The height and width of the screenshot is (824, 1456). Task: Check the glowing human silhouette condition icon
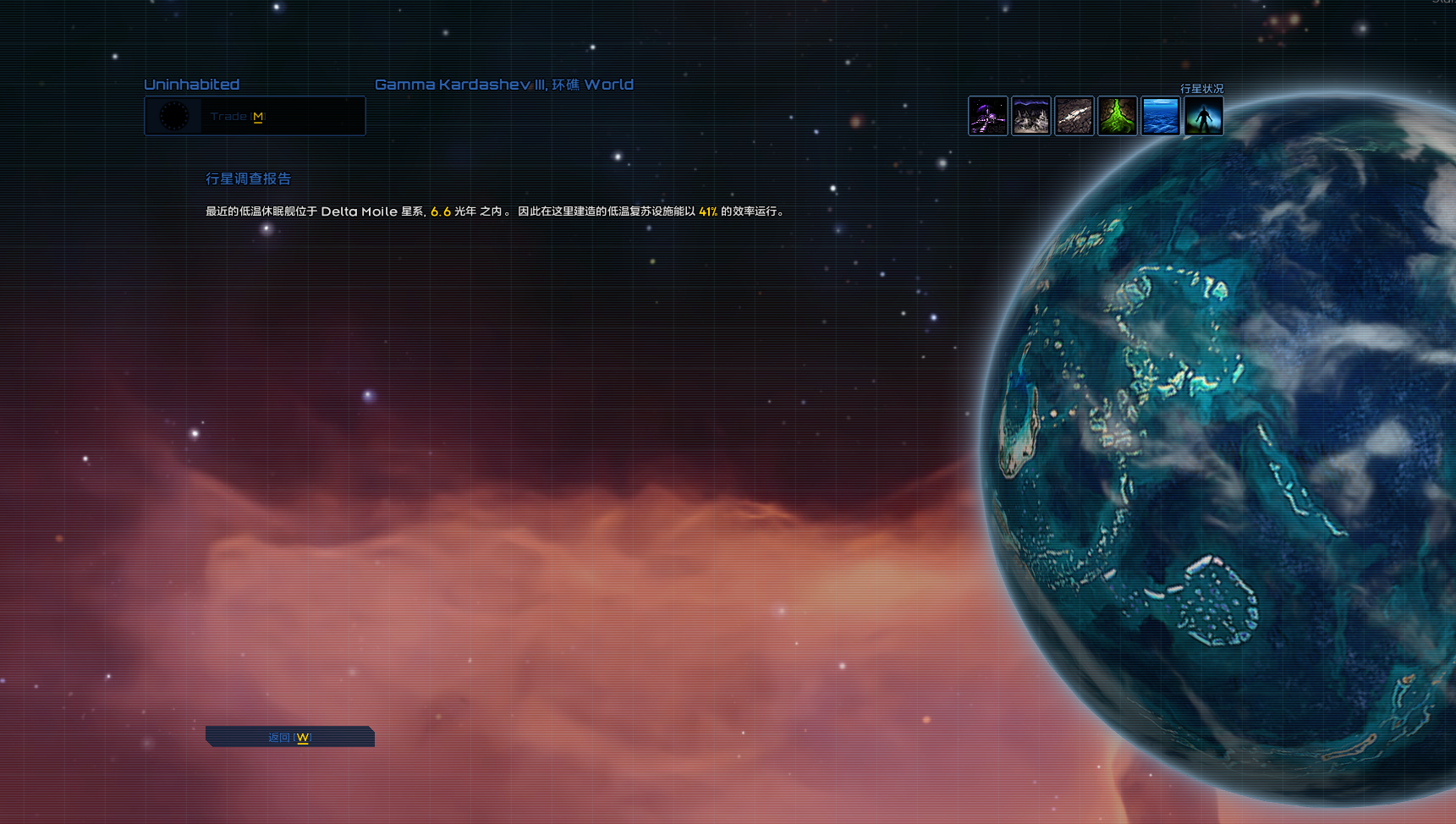(1203, 116)
